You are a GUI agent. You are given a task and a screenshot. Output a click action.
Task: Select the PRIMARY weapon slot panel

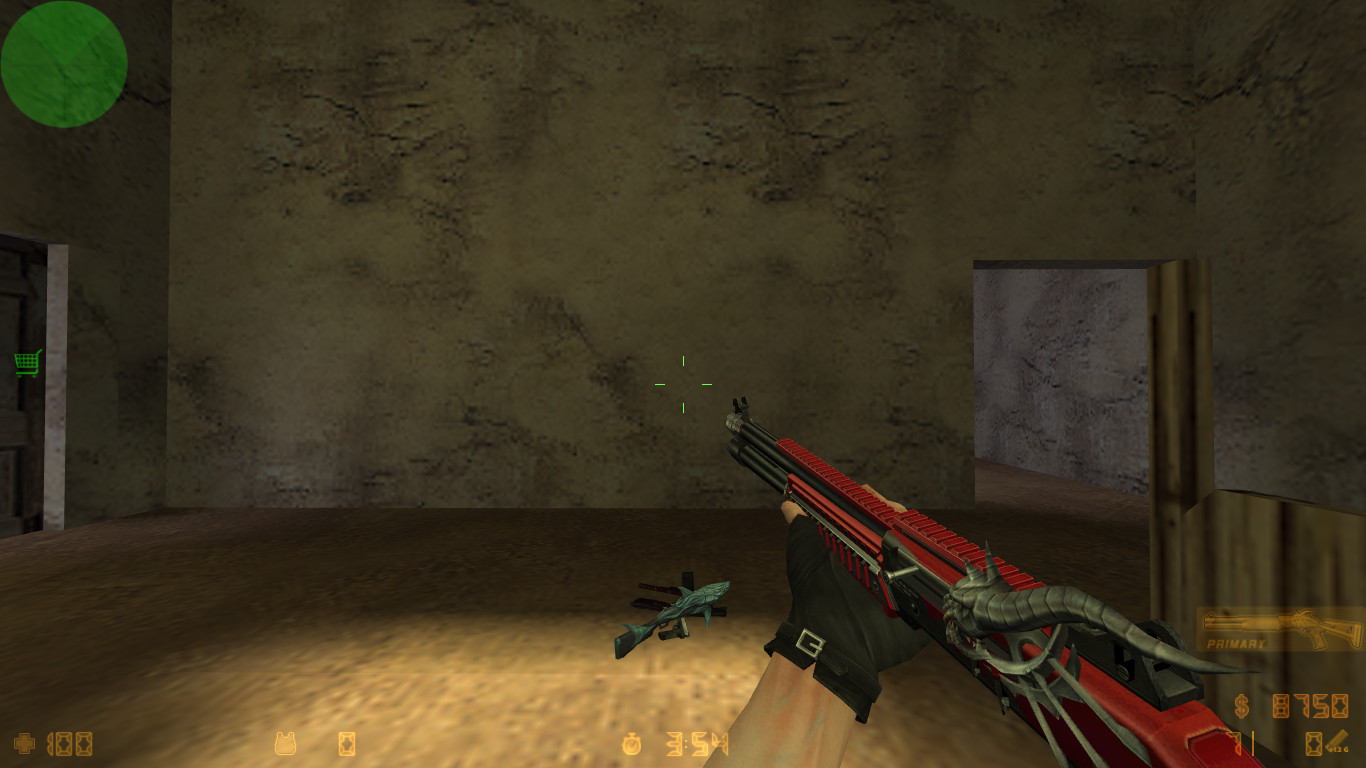pos(1278,630)
